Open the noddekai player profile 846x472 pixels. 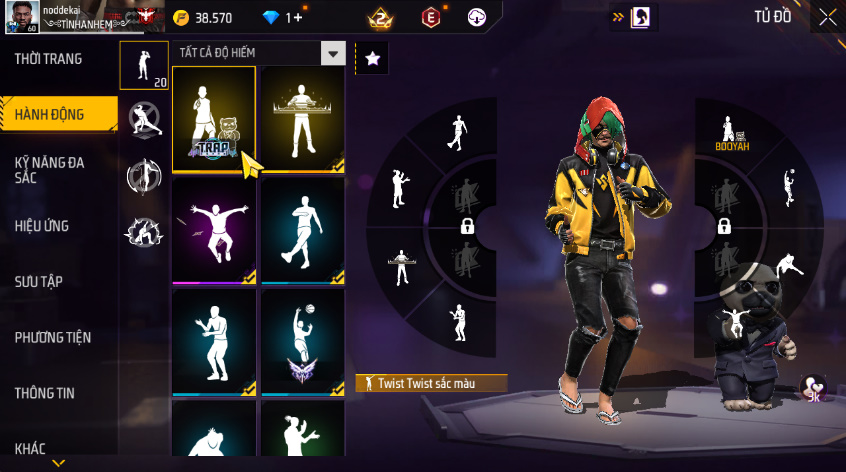(23, 17)
